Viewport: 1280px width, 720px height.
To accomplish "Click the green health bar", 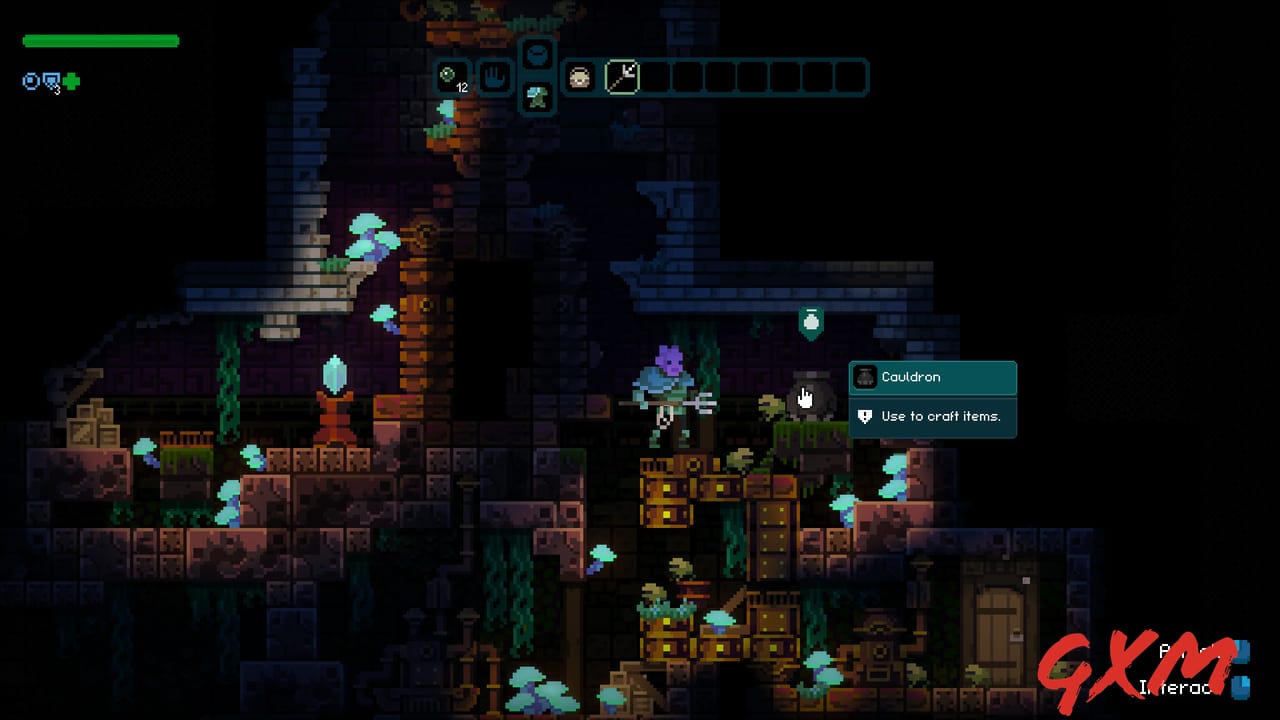I will click(98, 41).
